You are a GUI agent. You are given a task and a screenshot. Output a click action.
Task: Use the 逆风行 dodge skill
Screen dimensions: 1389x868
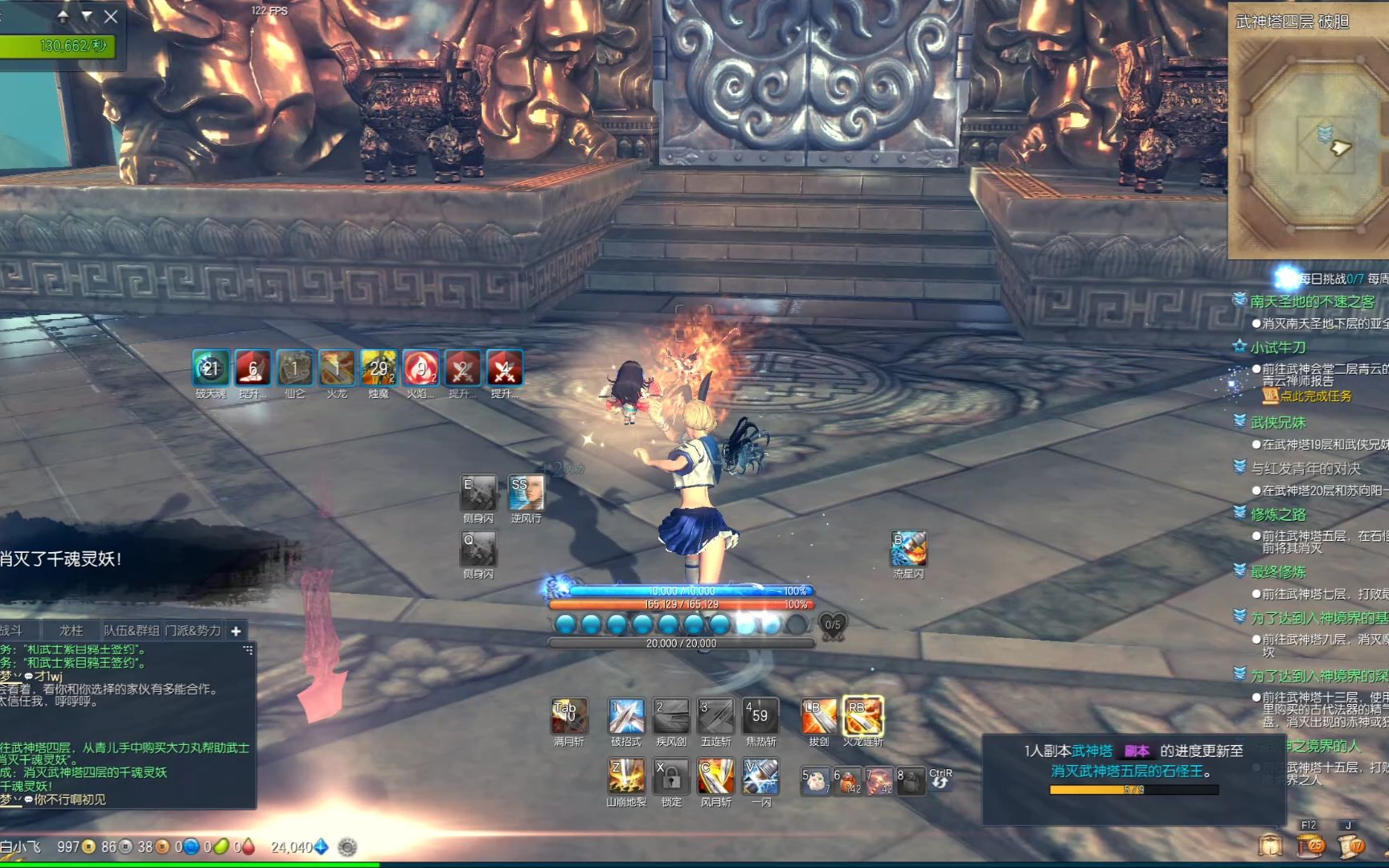point(526,492)
